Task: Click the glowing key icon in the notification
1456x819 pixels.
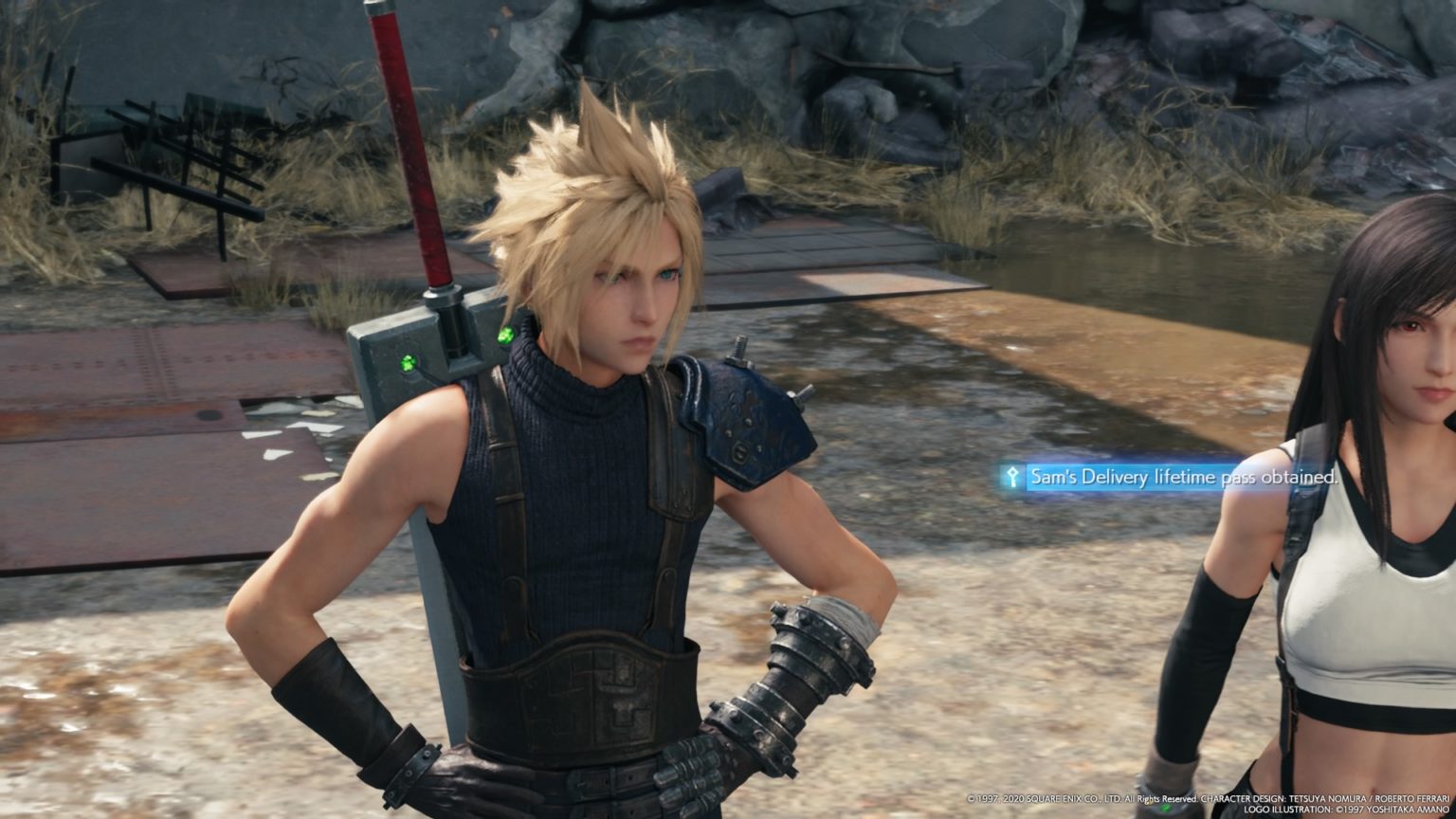Action: tap(1012, 474)
